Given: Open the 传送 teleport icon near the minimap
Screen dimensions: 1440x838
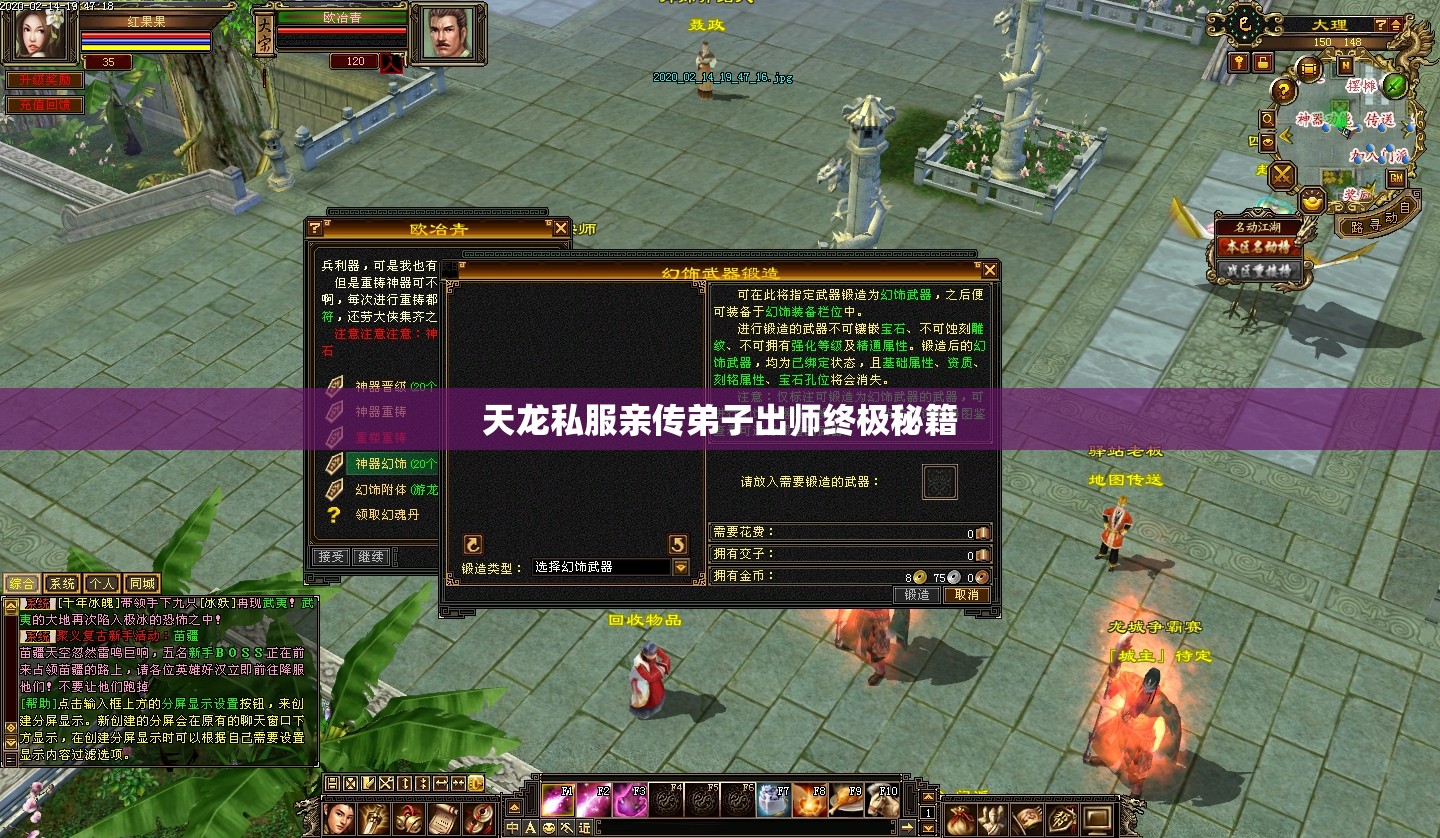Looking at the screenshot, I should [x=1380, y=121].
